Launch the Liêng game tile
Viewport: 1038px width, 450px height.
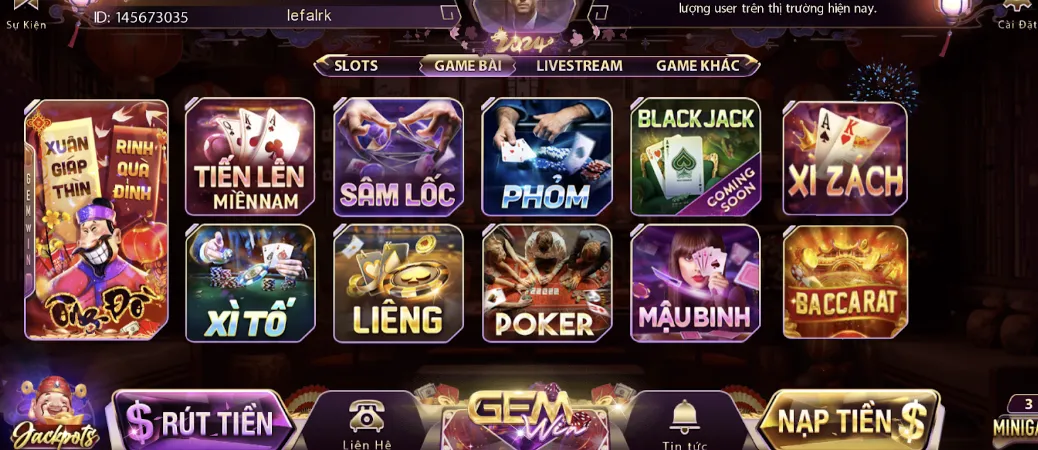(398, 283)
